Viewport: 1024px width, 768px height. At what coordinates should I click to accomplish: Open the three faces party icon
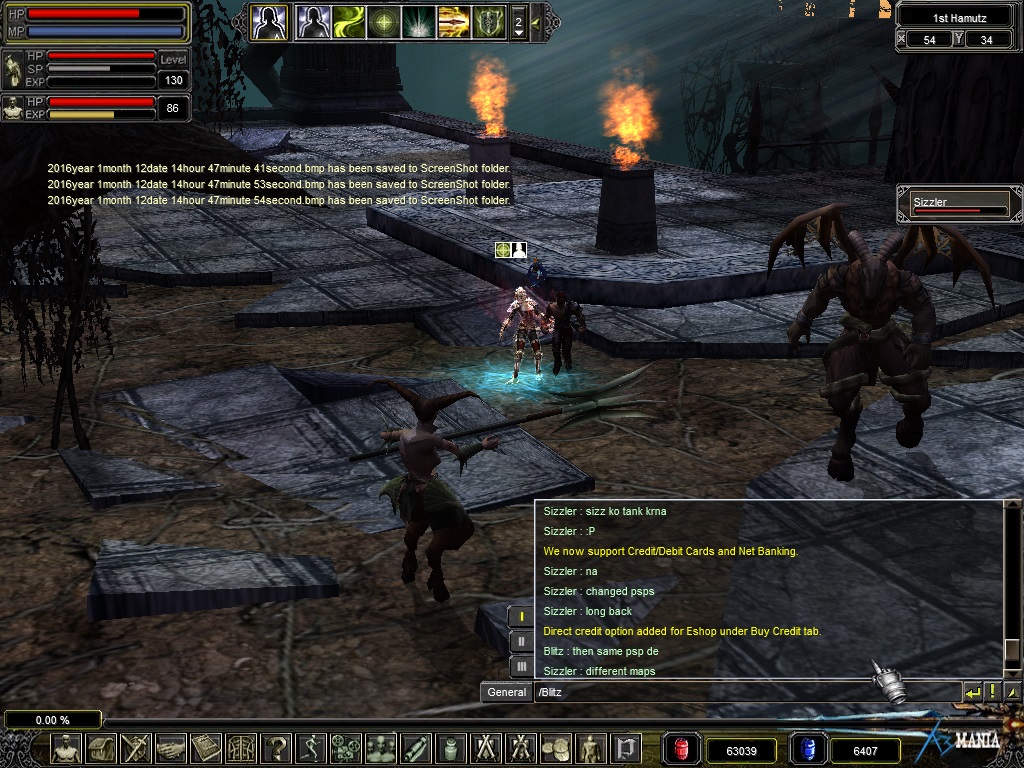tap(381, 748)
